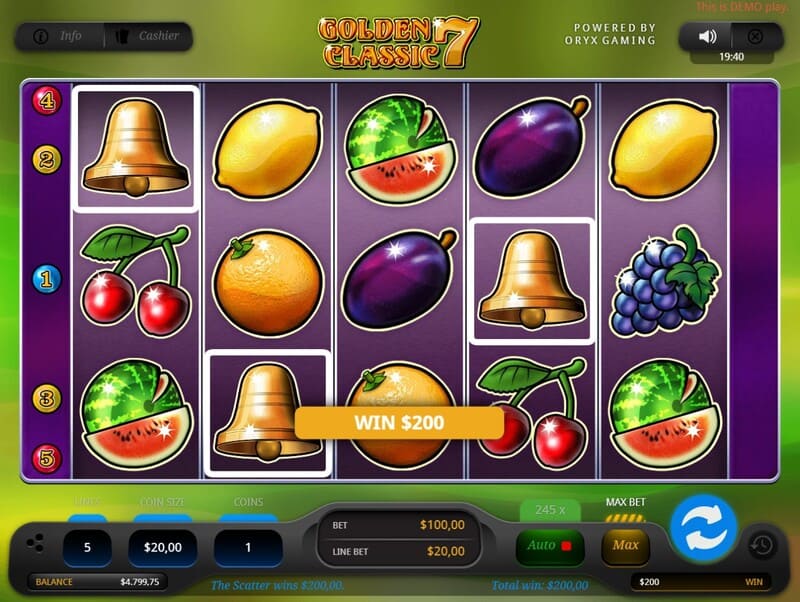Close the game with the X button
This screenshot has height=602, width=800.
pyautogui.click(x=755, y=37)
